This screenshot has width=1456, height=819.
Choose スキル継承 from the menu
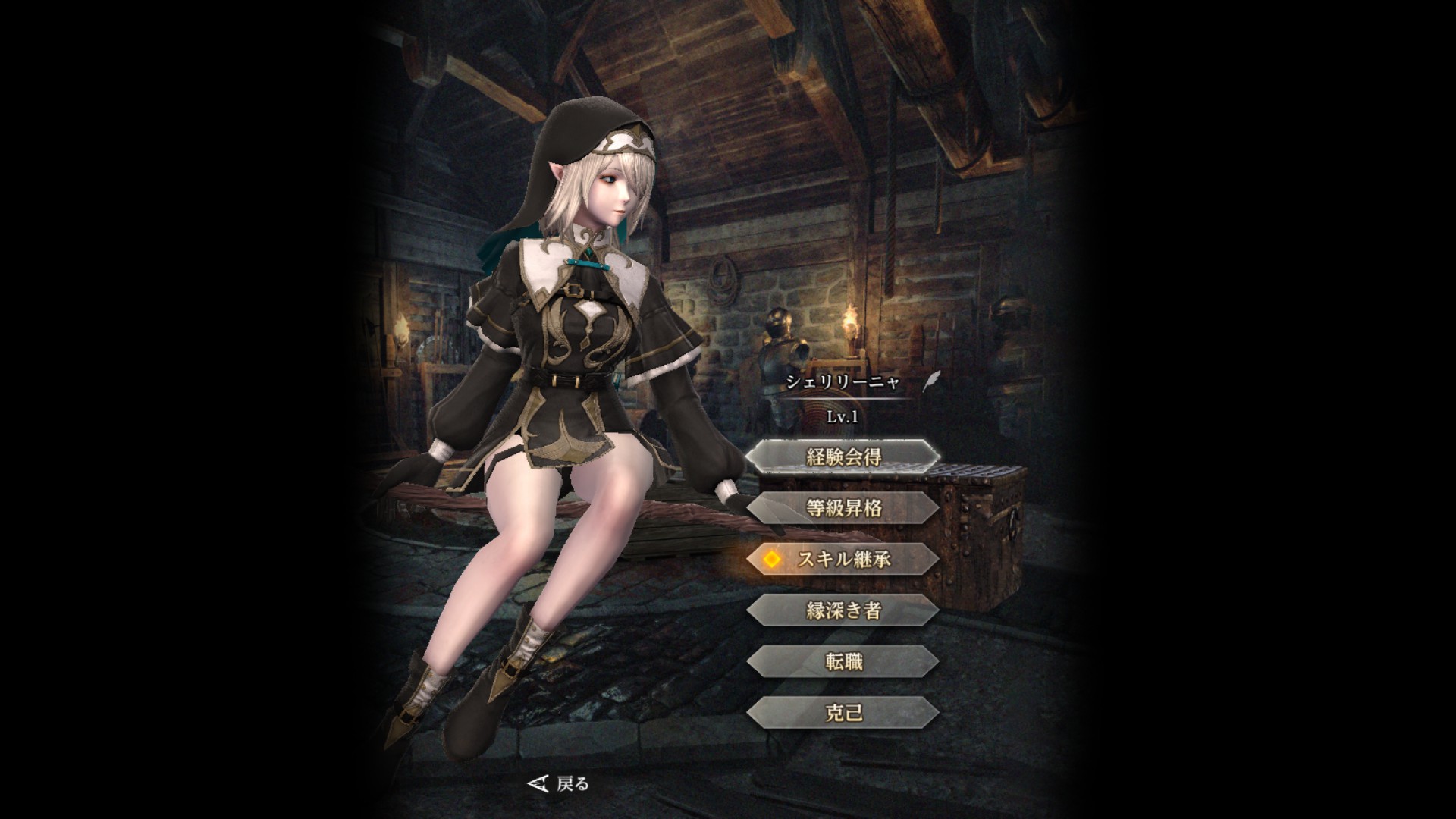(843, 560)
